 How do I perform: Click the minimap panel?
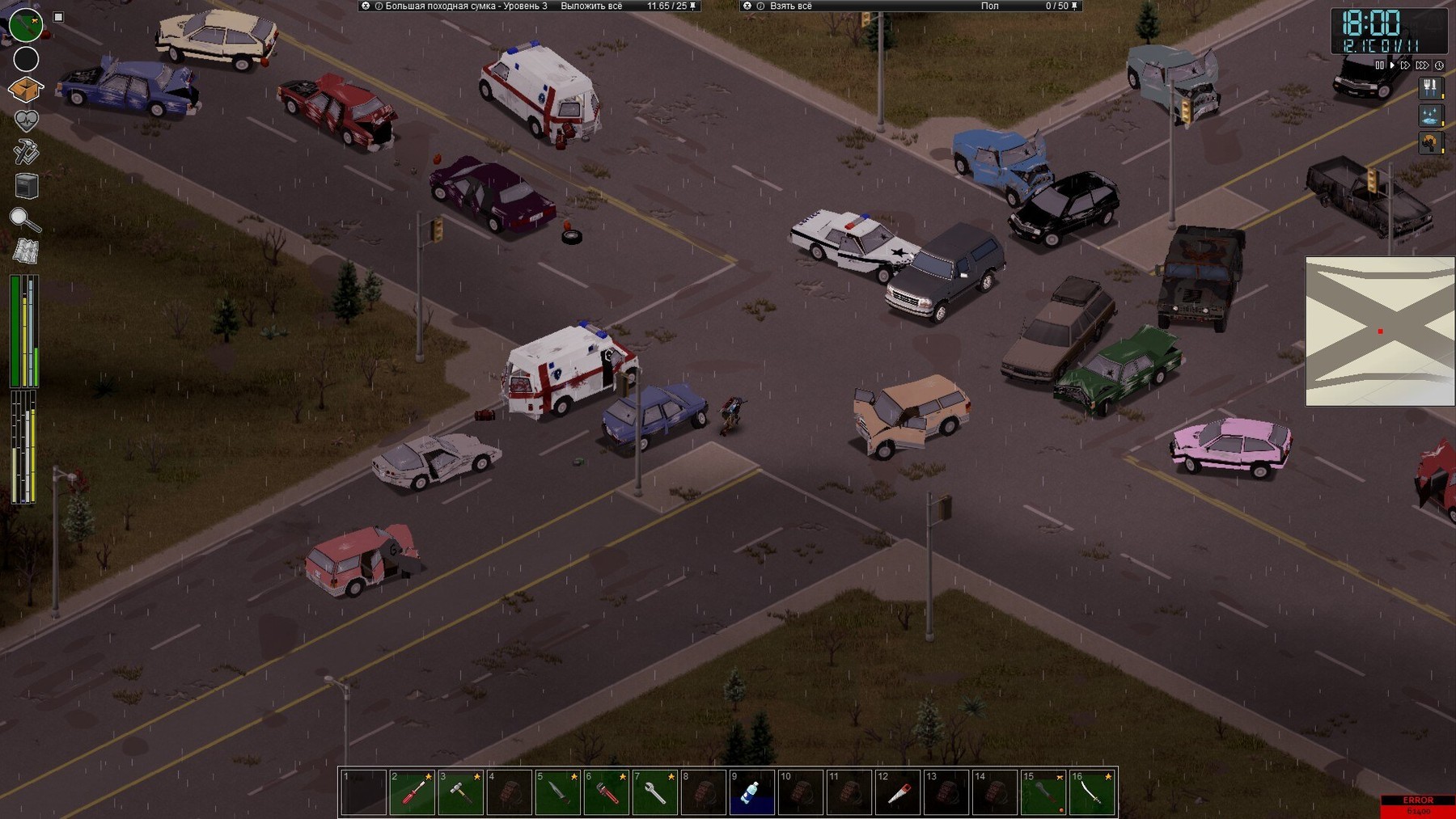[1380, 331]
